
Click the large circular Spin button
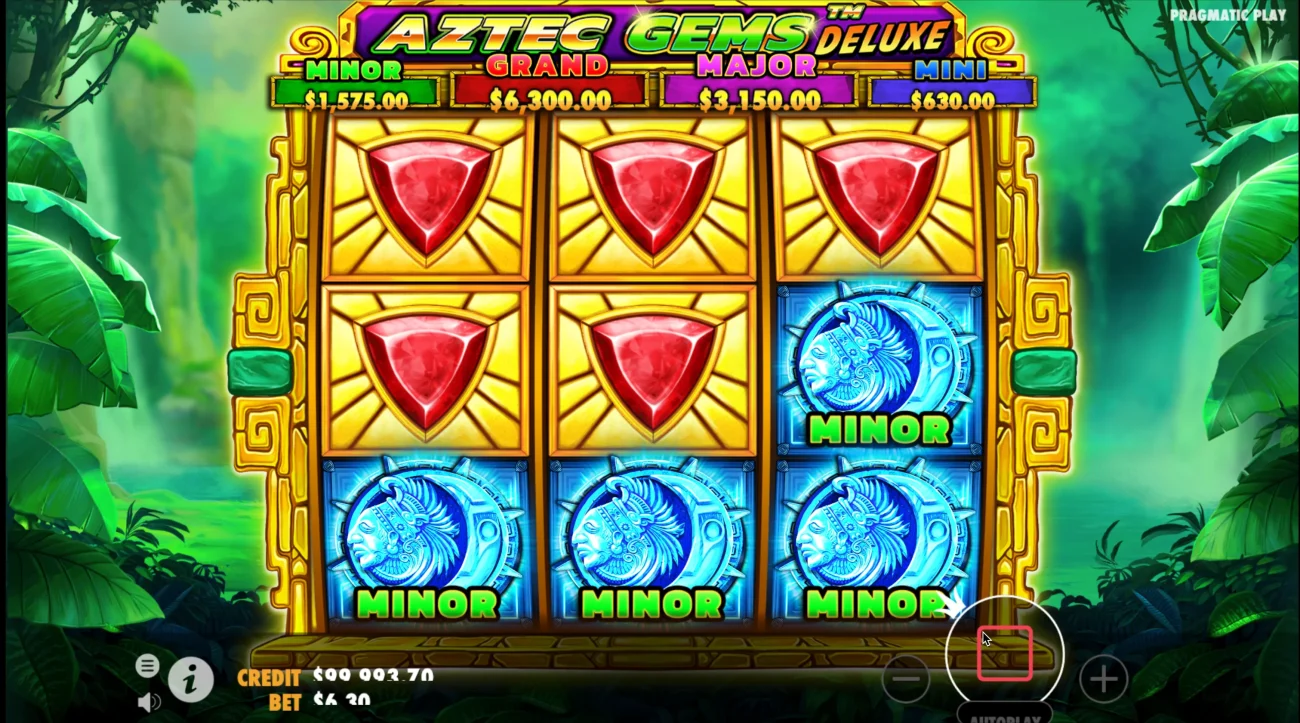coord(1005,650)
